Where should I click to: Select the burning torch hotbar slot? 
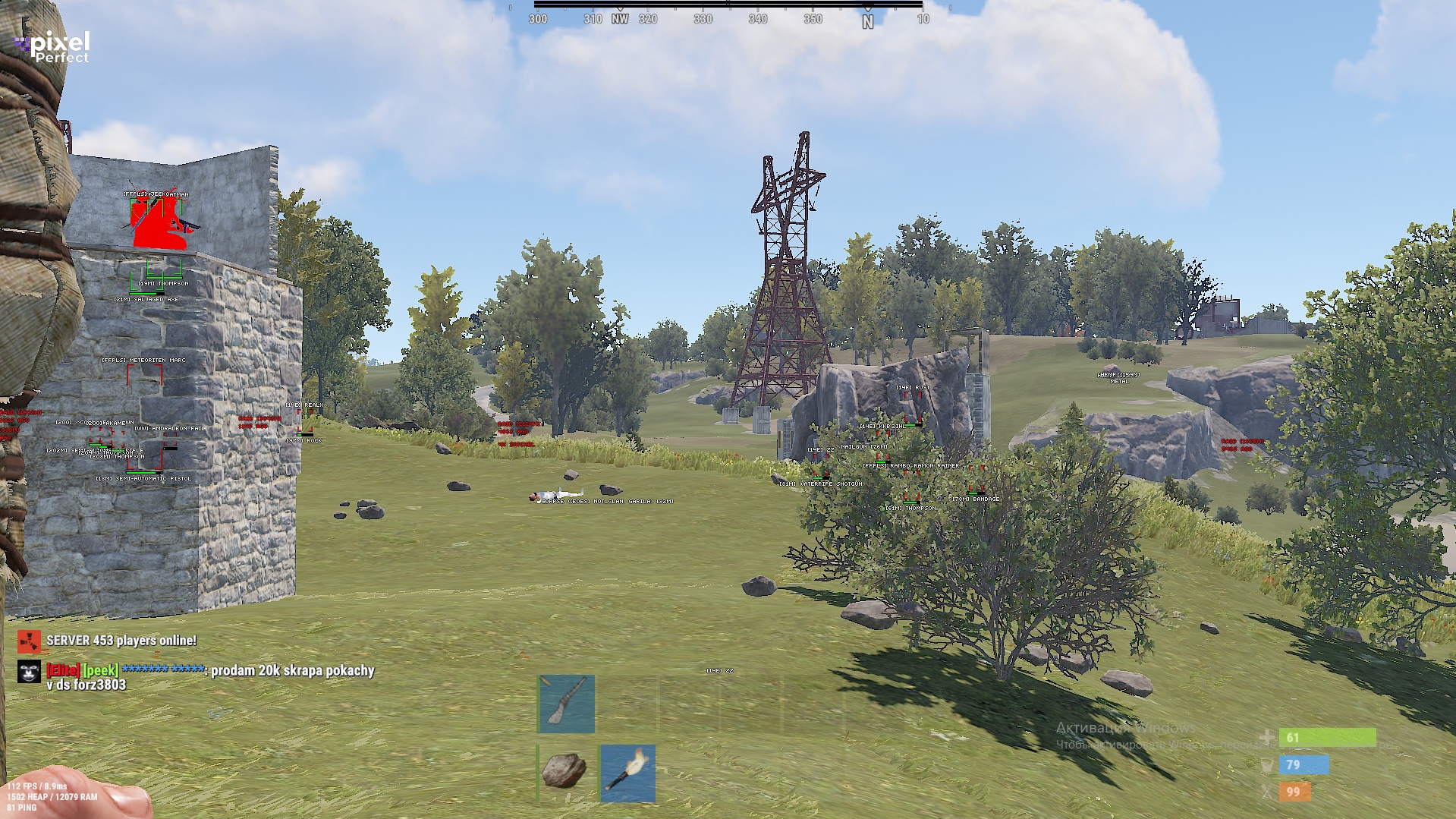click(627, 772)
